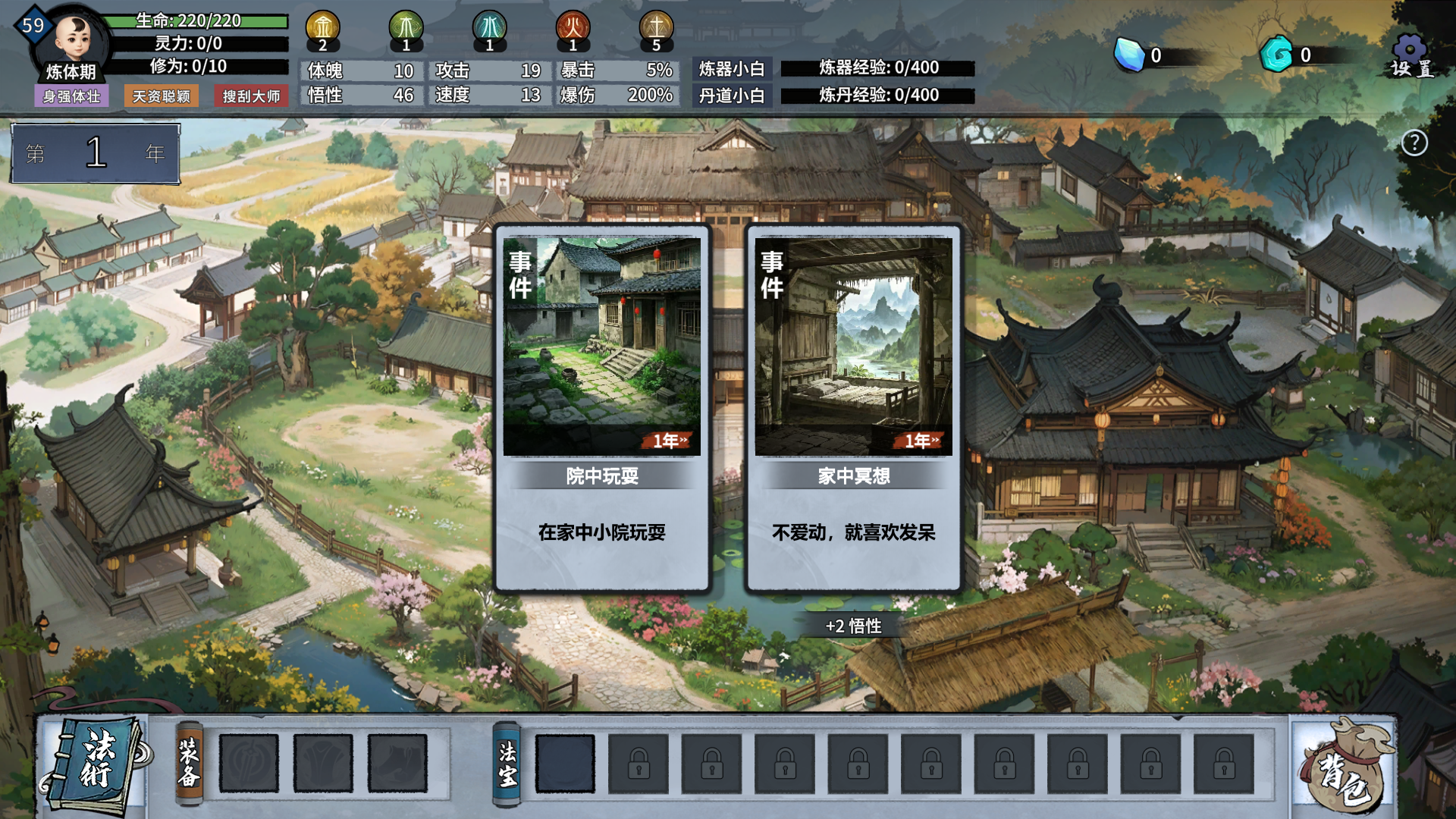This screenshot has width=1456, height=819.
Task: Select the 家中冥想 event card
Action: point(853,408)
